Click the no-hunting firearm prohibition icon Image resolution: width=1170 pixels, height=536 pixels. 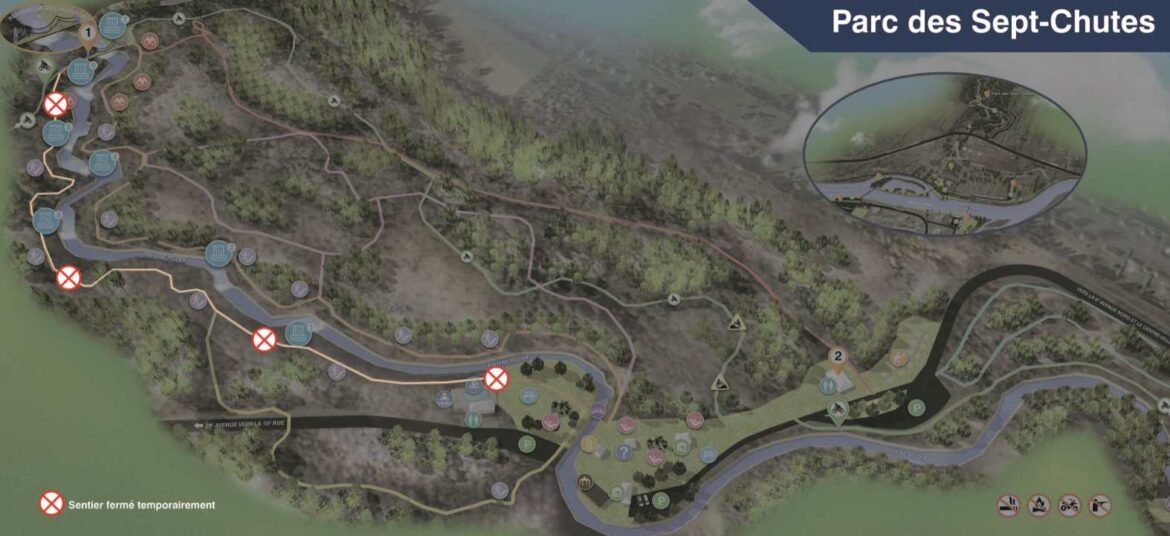click(1100, 505)
